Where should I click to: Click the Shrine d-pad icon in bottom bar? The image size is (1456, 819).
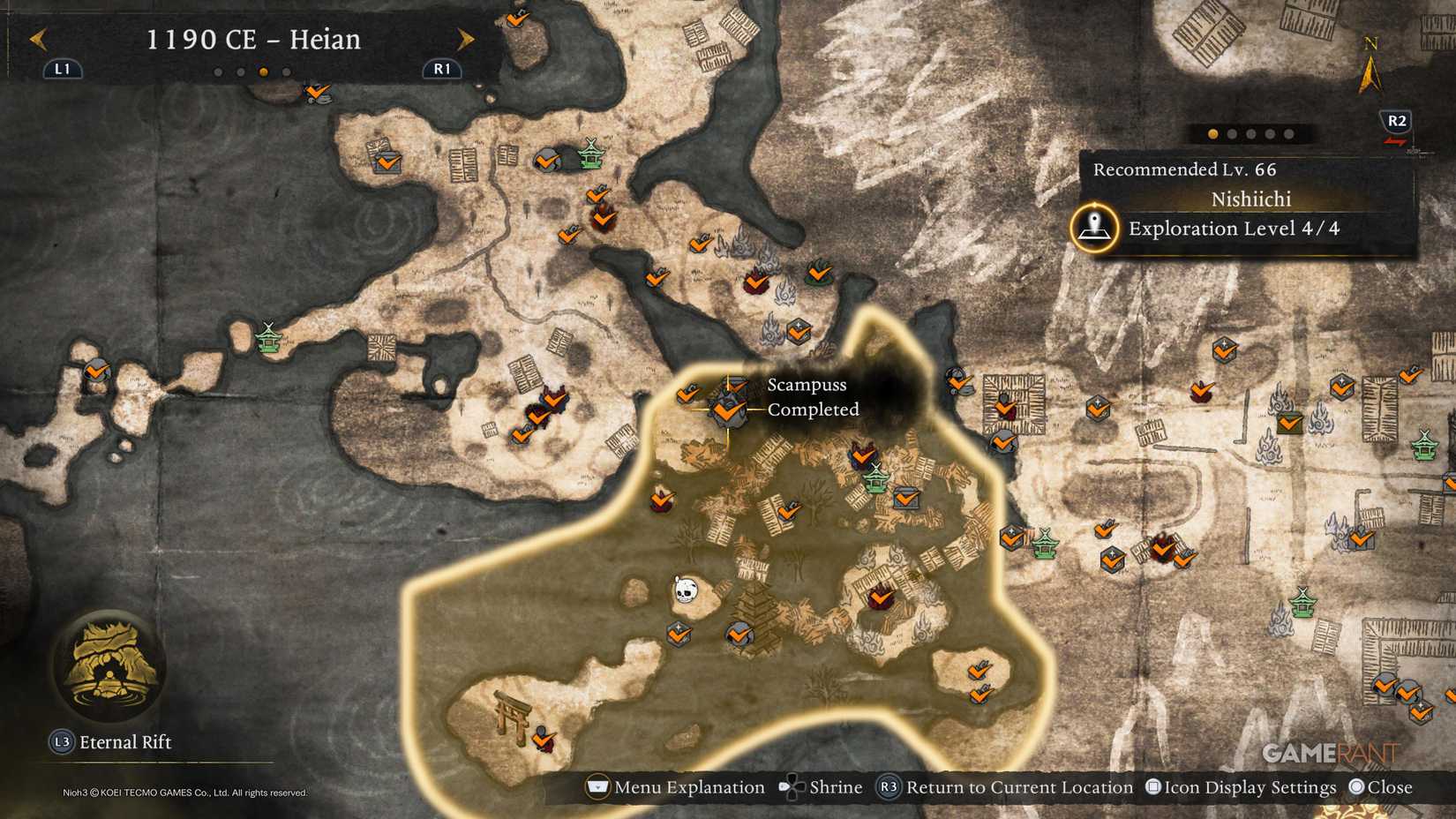792,786
